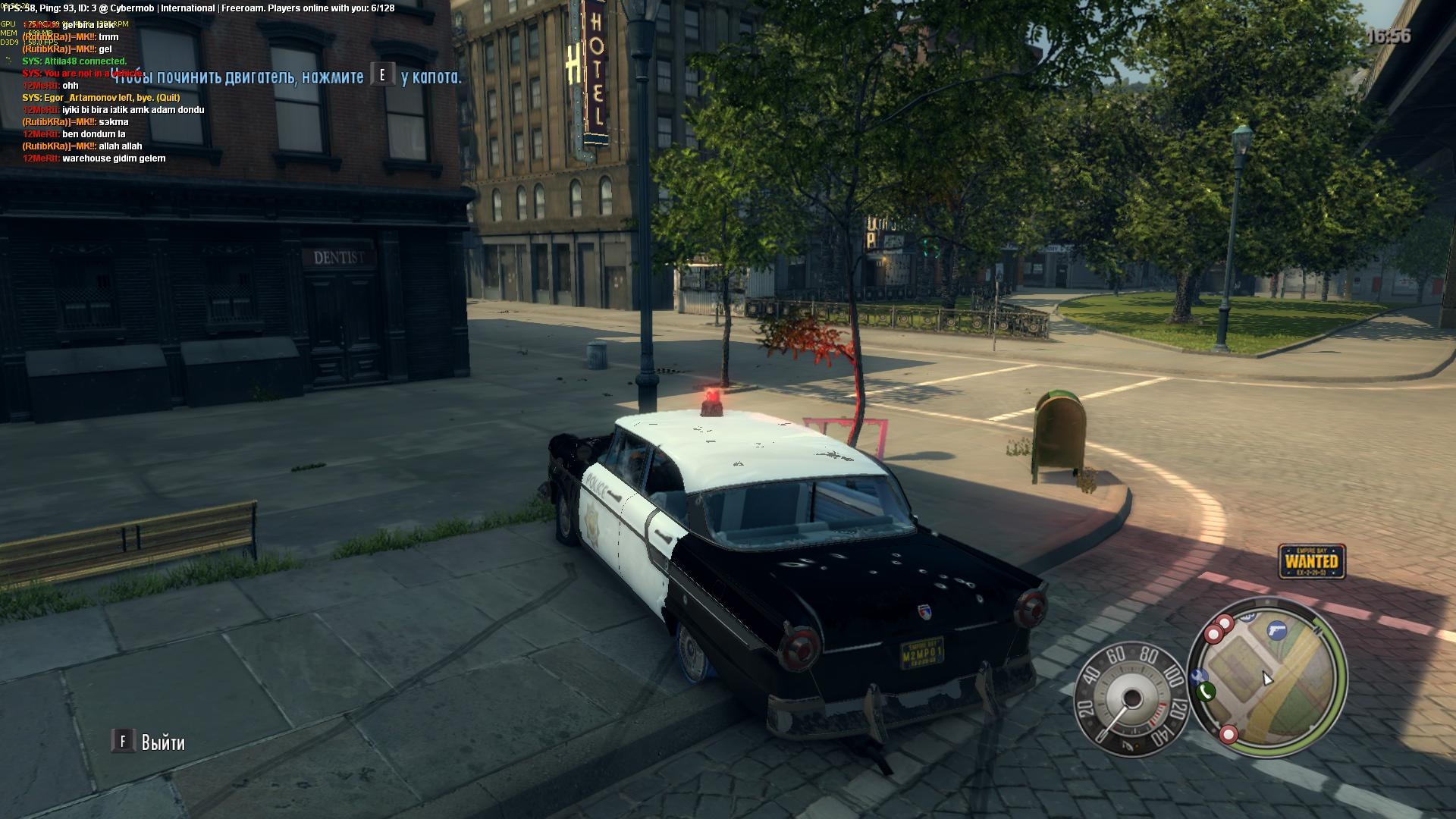
Task: Click the white player arrow on minimap
Action: 1266,678
